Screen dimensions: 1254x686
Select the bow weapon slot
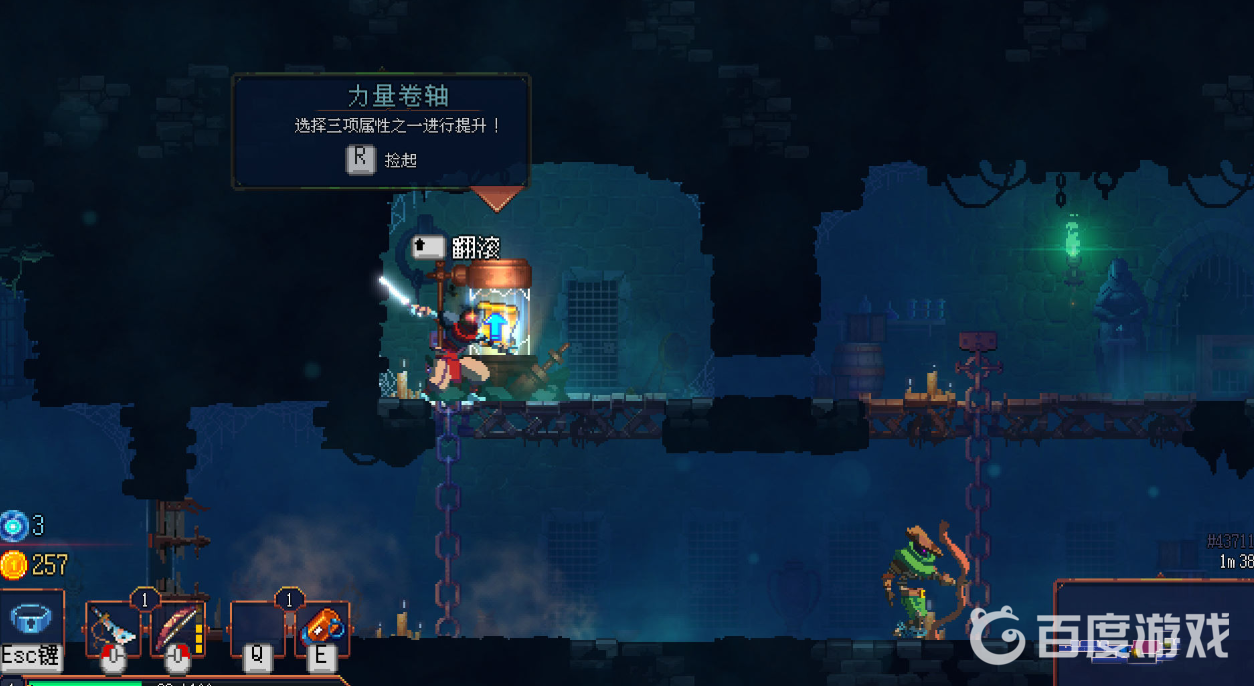(x=177, y=628)
